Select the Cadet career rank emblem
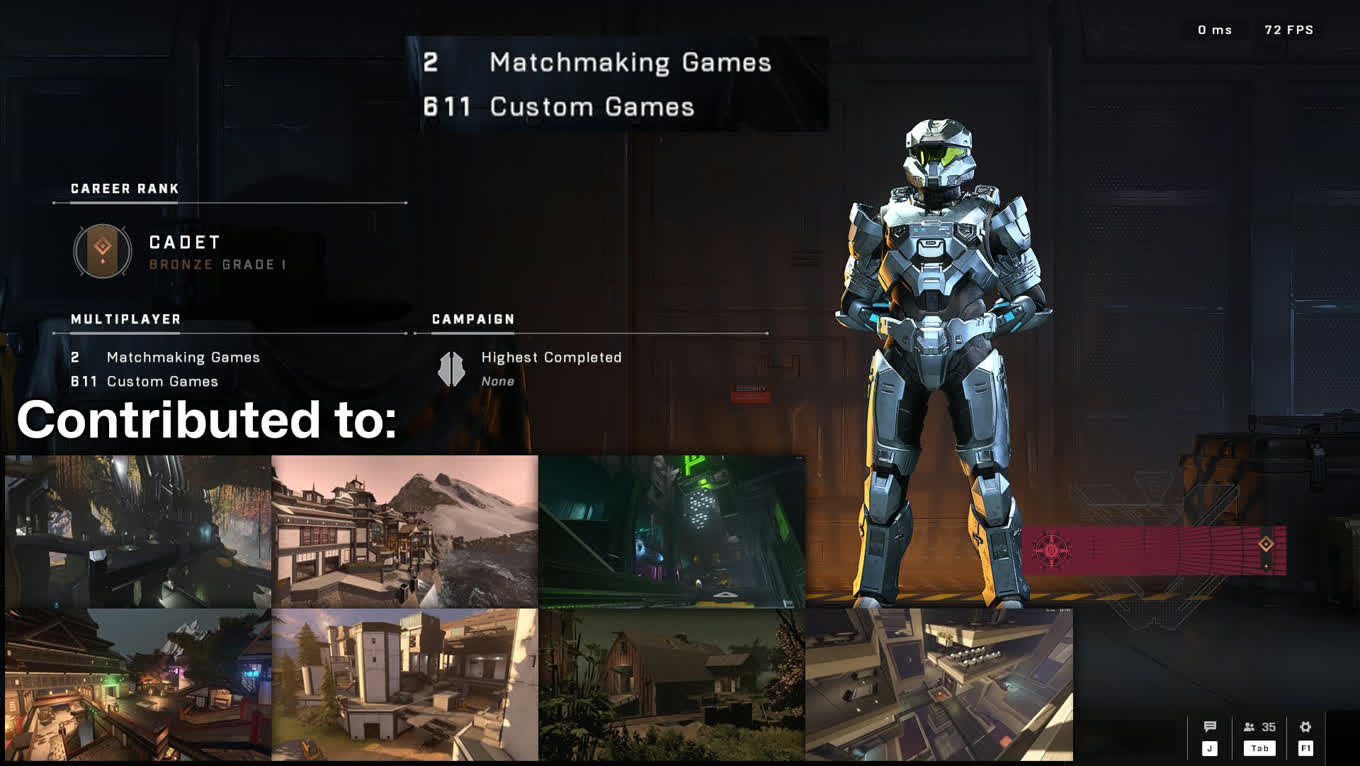The width and height of the screenshot is (1360, 766). pos(102,251)
